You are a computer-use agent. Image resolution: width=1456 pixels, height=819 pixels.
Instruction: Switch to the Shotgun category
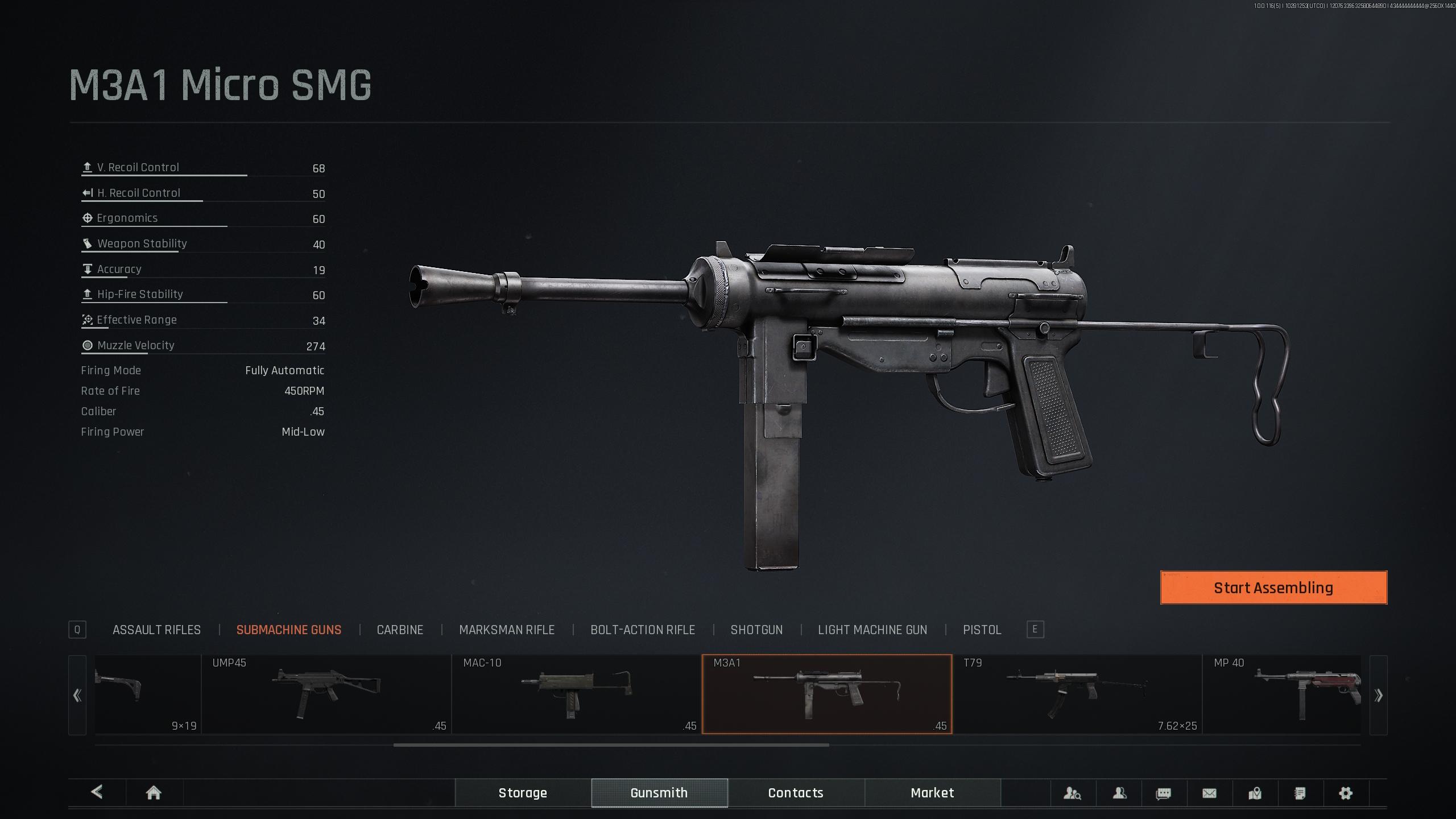tap(756, 630)
